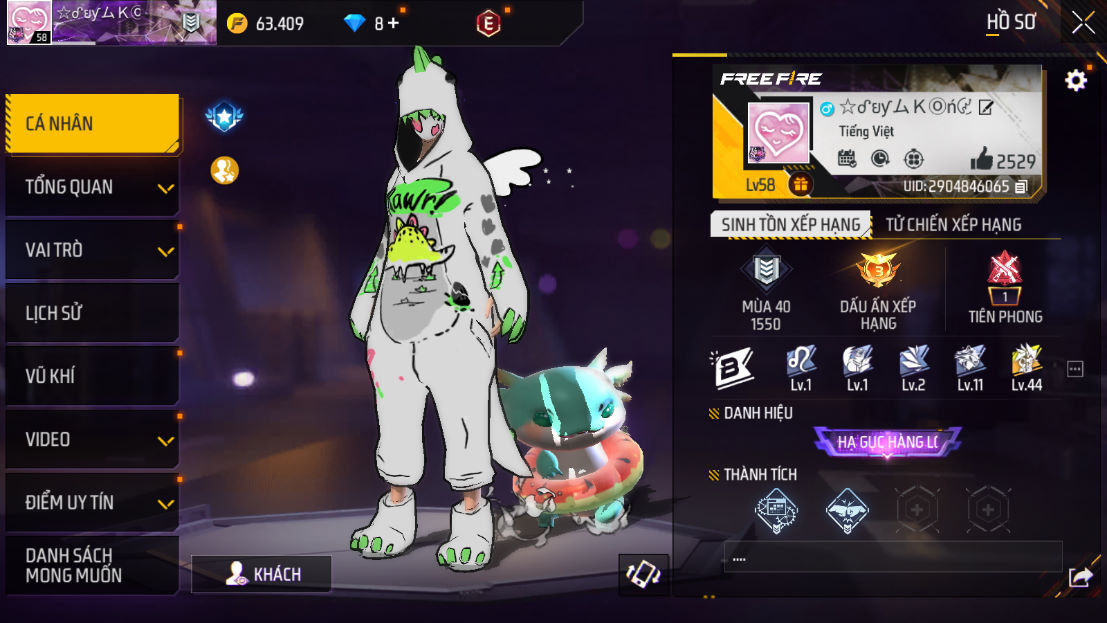Copy the player UID

1021,187
